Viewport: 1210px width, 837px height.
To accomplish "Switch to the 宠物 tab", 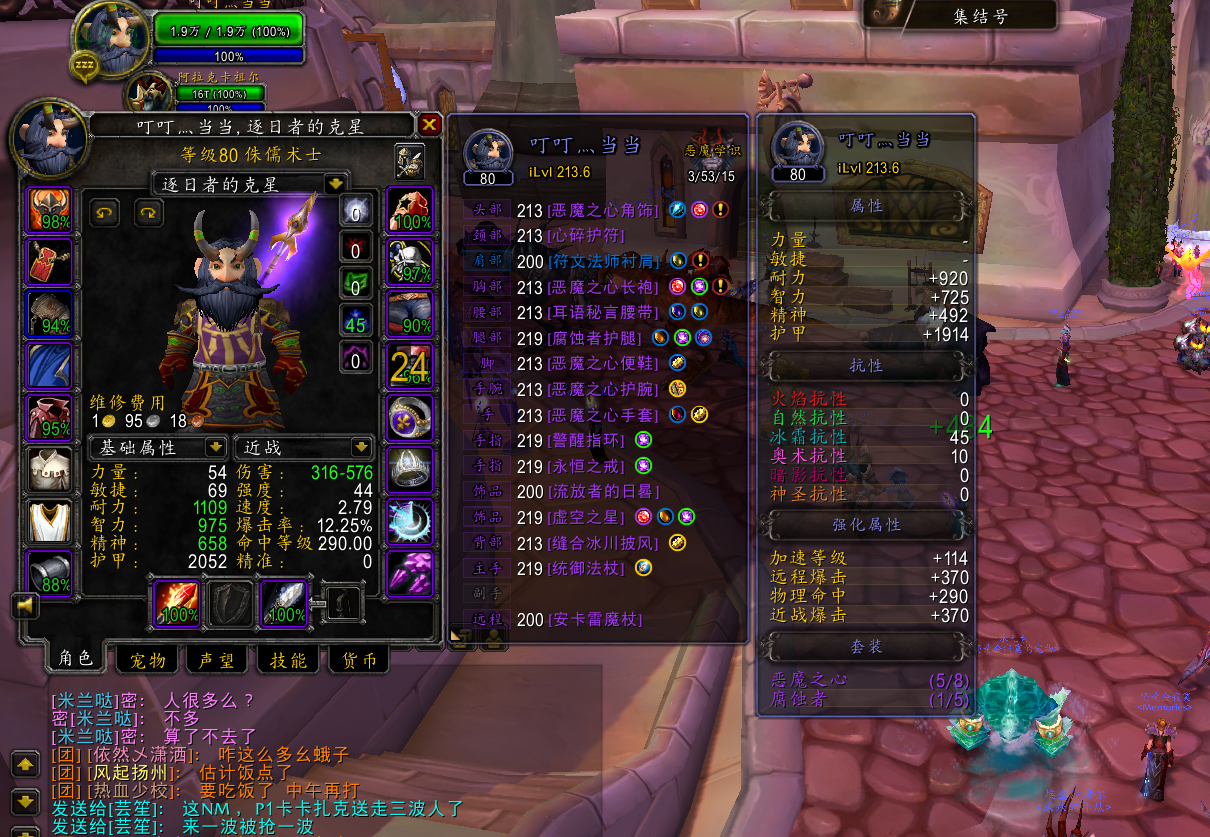I will (x=147, y=660).
